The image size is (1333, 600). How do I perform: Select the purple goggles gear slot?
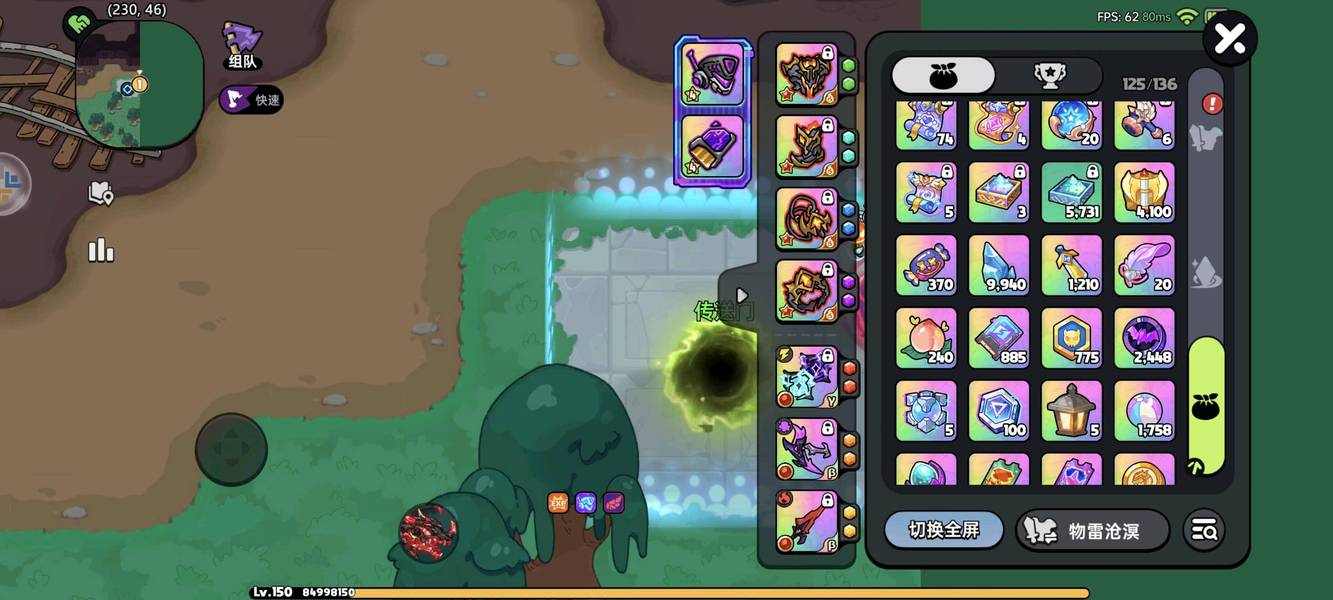712,75
